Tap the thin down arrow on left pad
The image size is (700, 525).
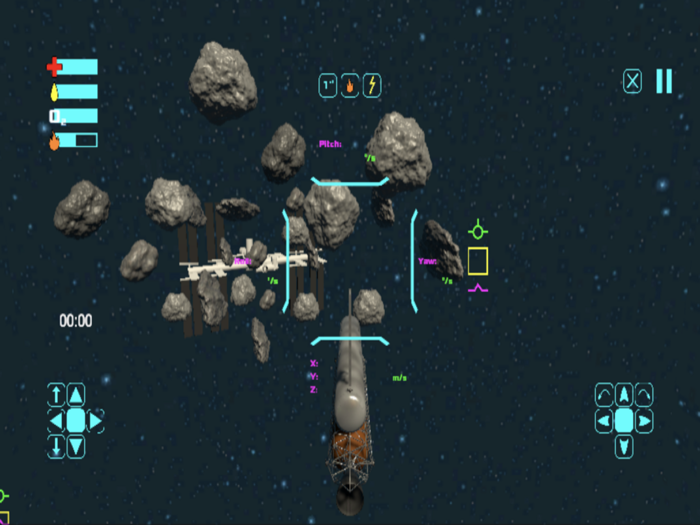pos(57,446)
